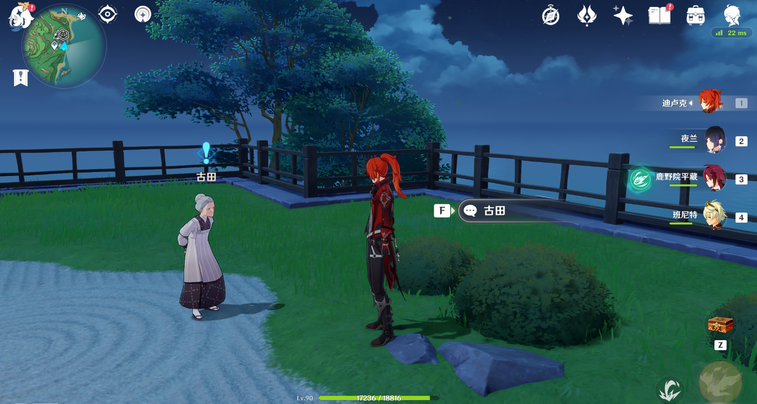Viewport: 757px width, 404px height.
Task: Open the compass events icon
Action: point(551,16)
